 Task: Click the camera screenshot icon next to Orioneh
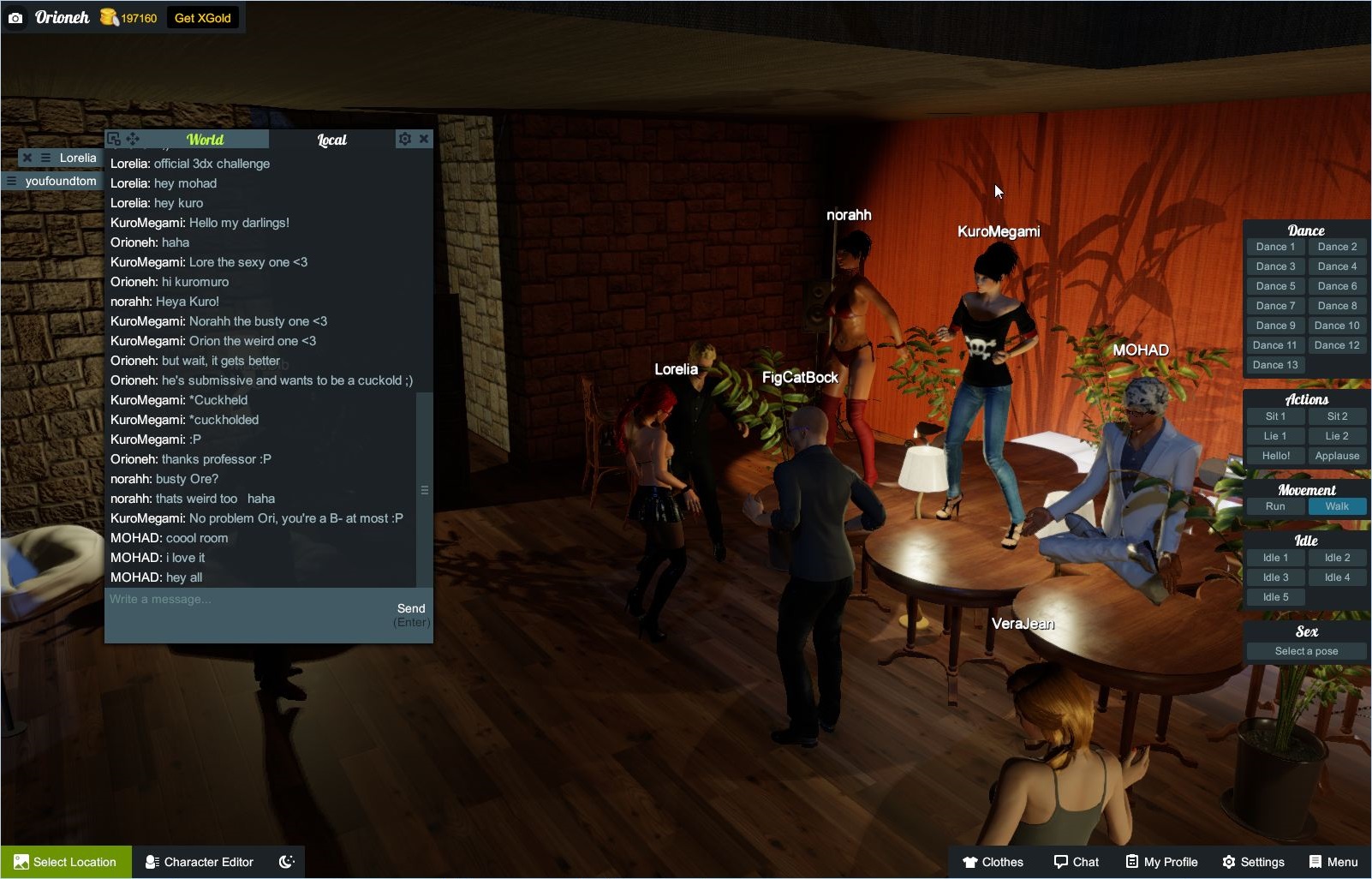click(x=17, y=17)
